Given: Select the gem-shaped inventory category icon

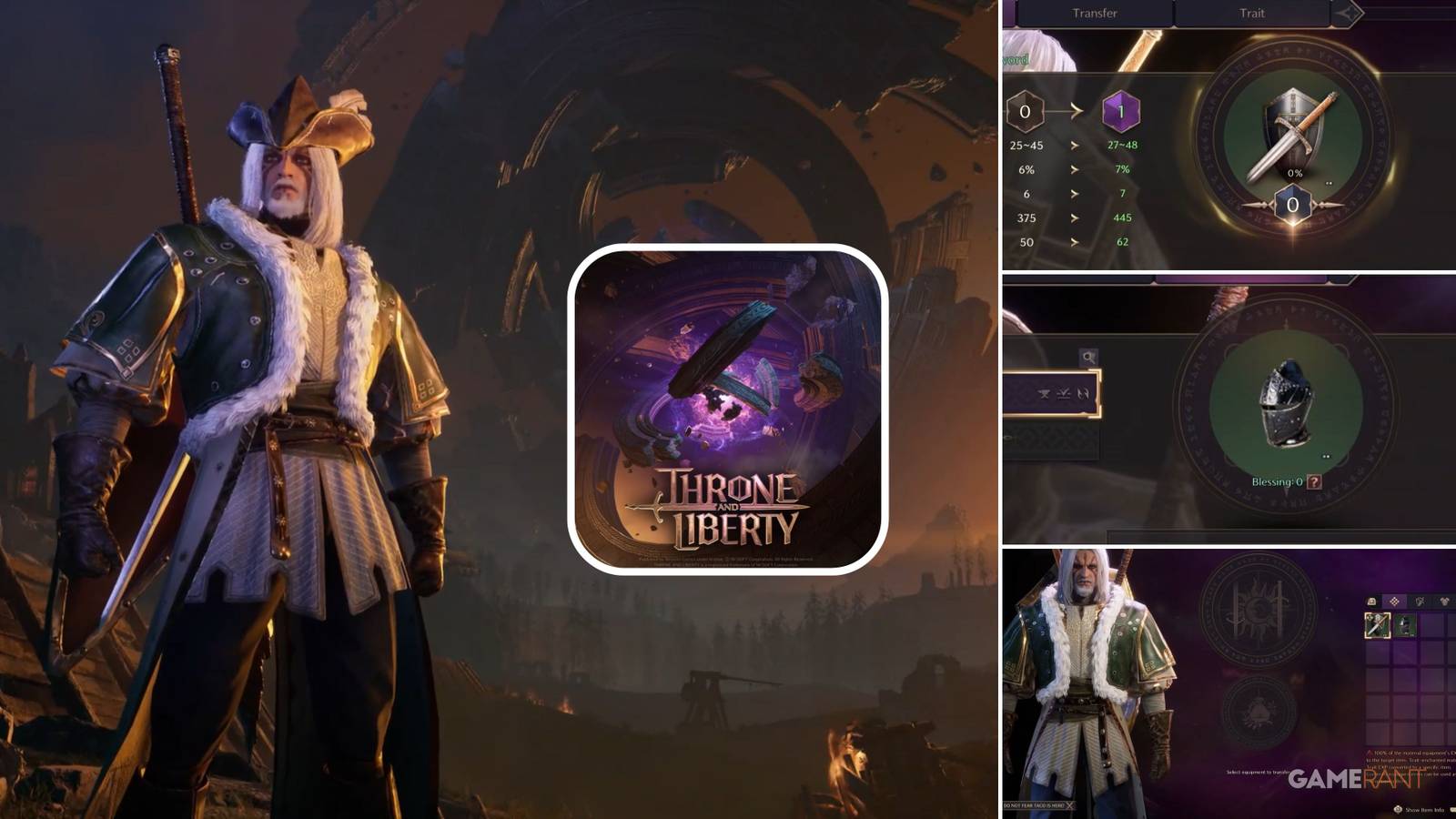Looking at the screenshot, I should pyautogui.click(x=1394, y=601).
